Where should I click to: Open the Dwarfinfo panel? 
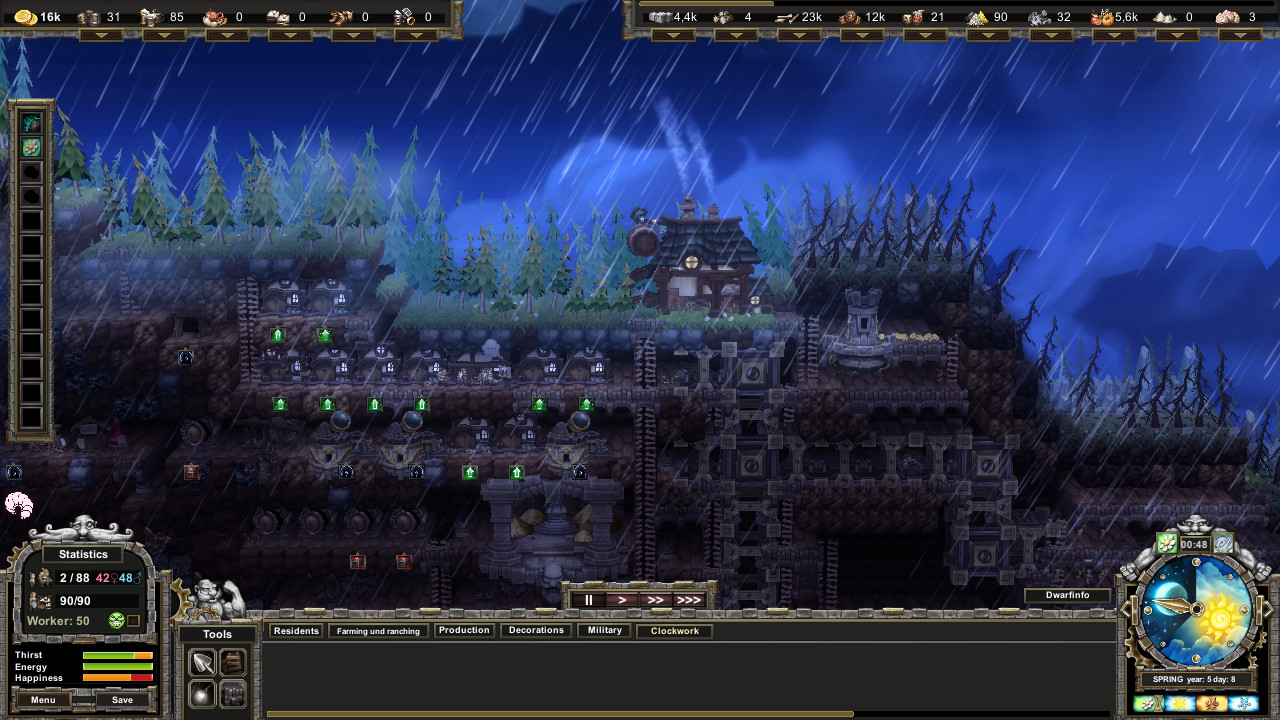[x=1068, y=595]
